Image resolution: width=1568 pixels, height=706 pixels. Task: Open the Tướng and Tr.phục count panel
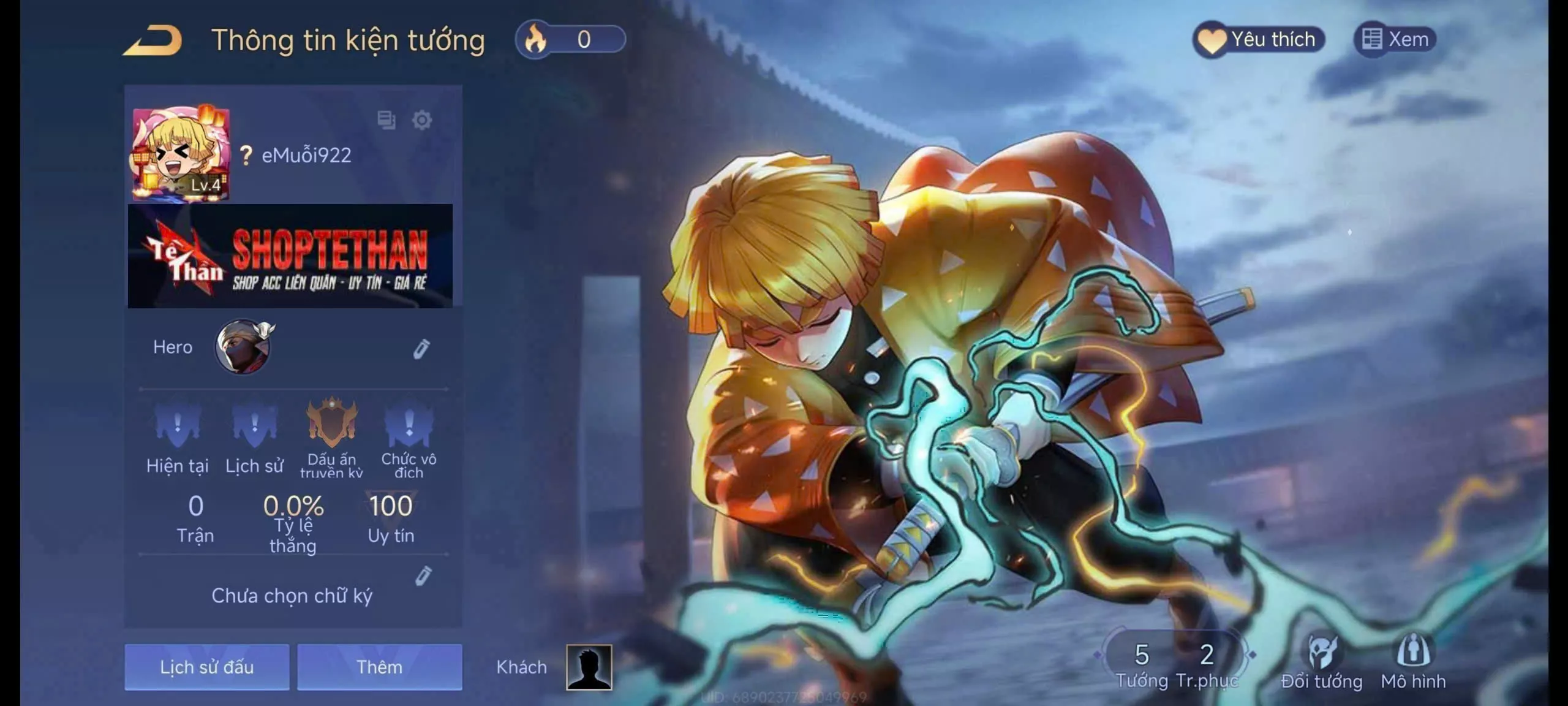pyautogui.click(x=1175, y=664)
